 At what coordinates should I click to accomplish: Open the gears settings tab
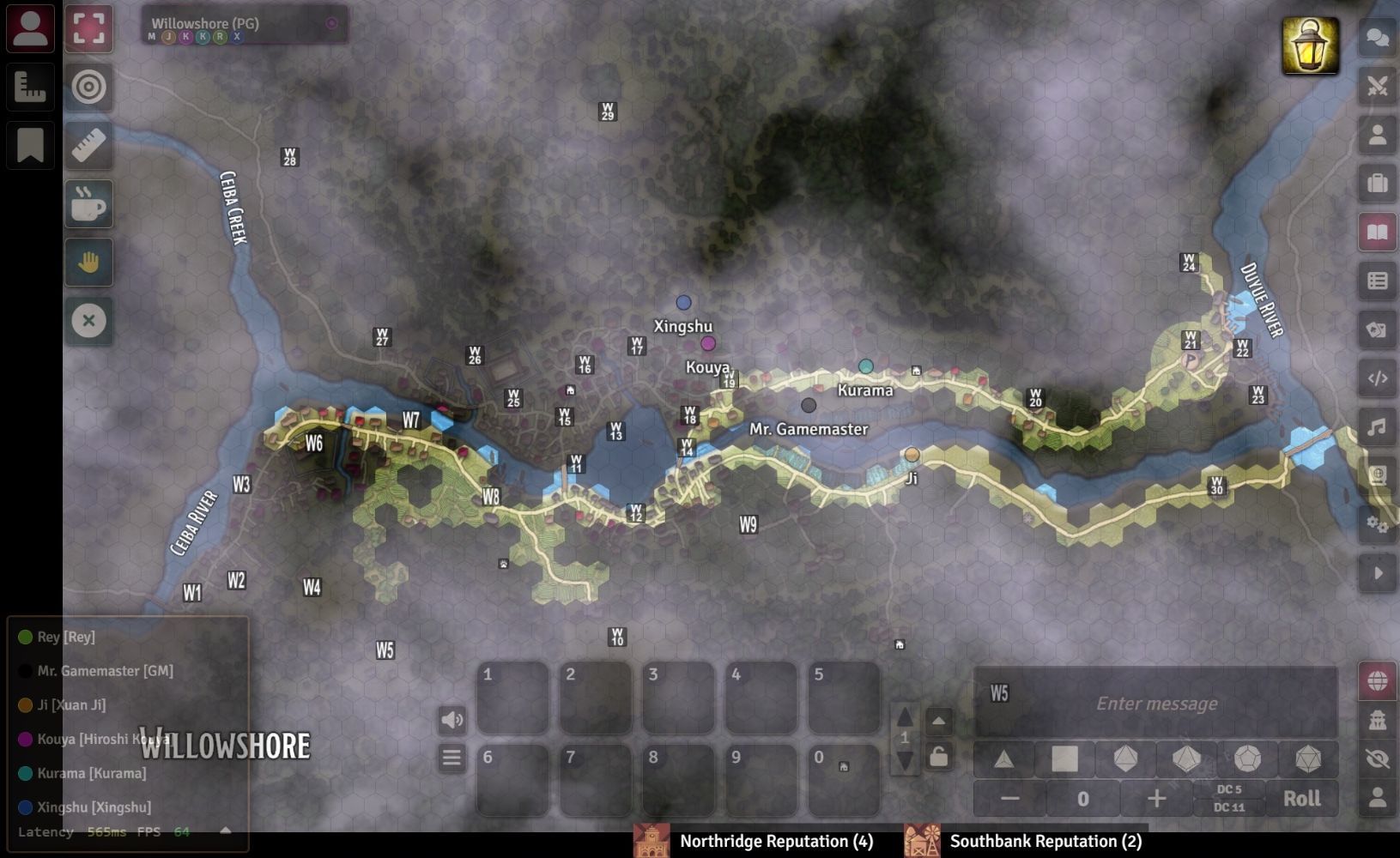(1377, 524)
